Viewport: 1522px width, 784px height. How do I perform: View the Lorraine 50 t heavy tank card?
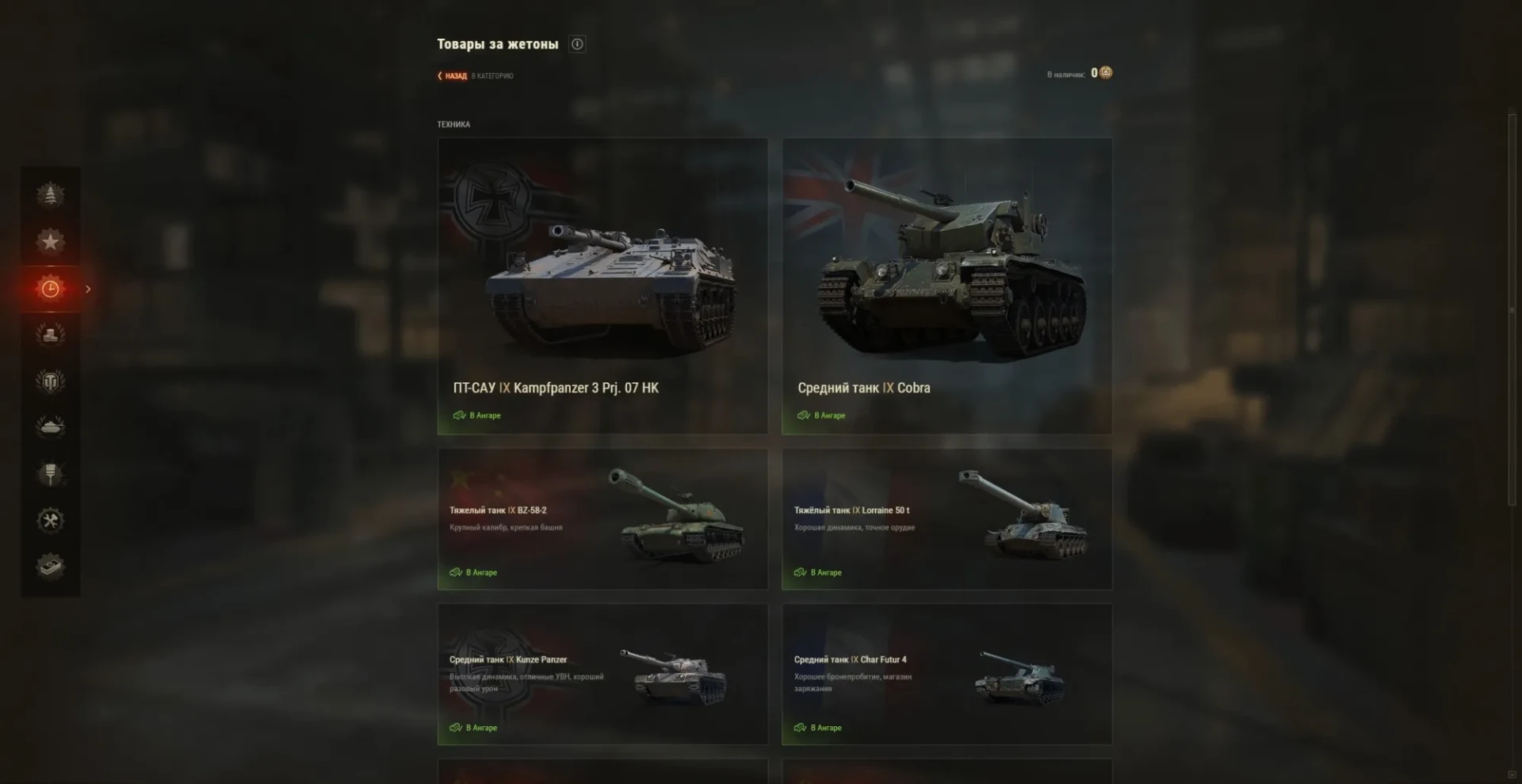coord(946,519)
